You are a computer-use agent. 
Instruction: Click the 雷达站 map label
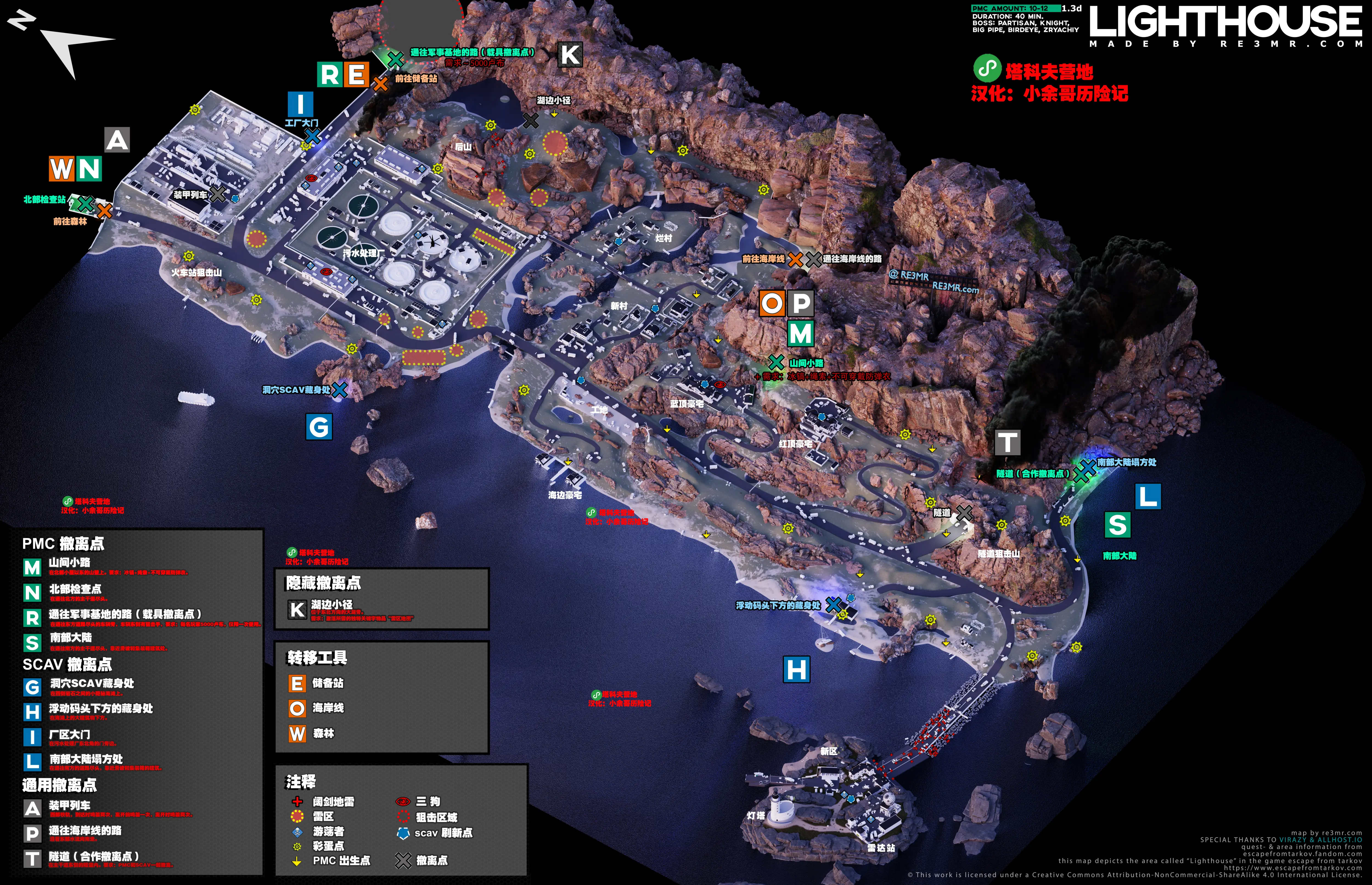tap(881, 848)
